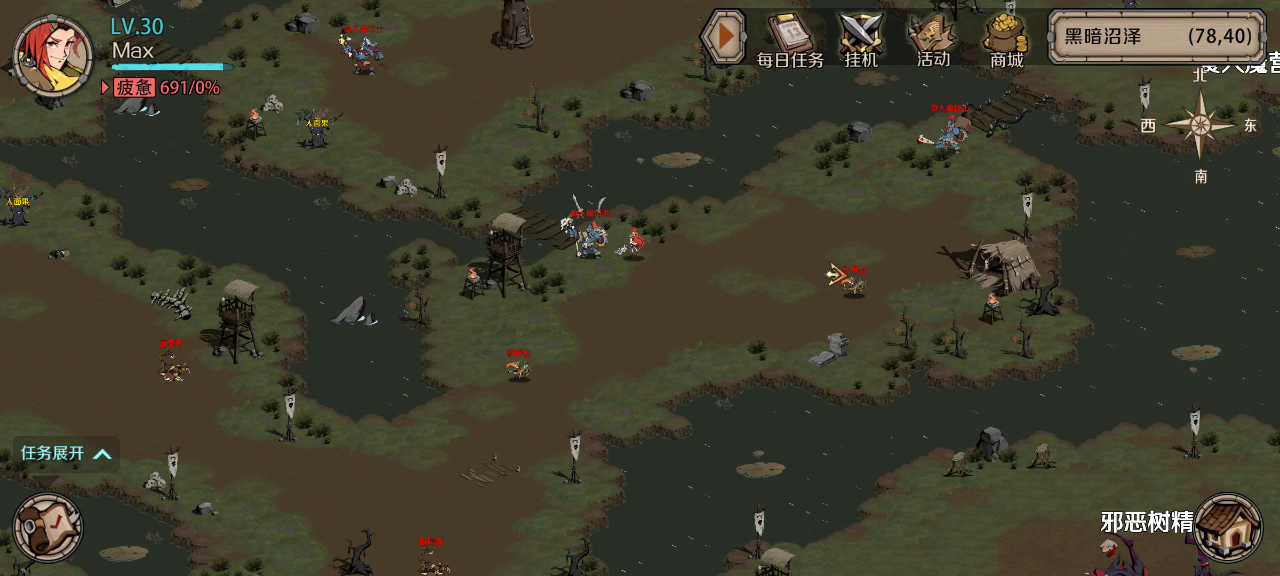Collapse the top menu arrow button
The height and width of the screenshot is (576, 1280).
click(722, 38)
